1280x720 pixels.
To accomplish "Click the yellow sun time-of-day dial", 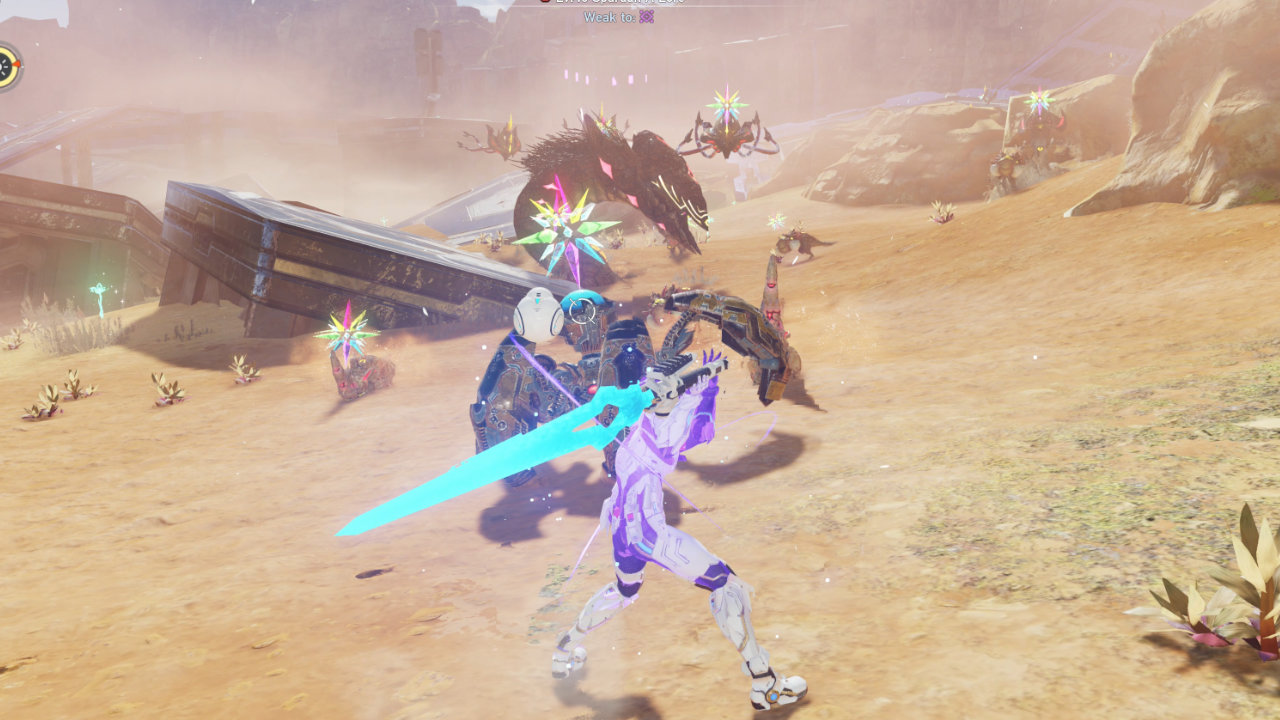I will click(x=7, y=66).
